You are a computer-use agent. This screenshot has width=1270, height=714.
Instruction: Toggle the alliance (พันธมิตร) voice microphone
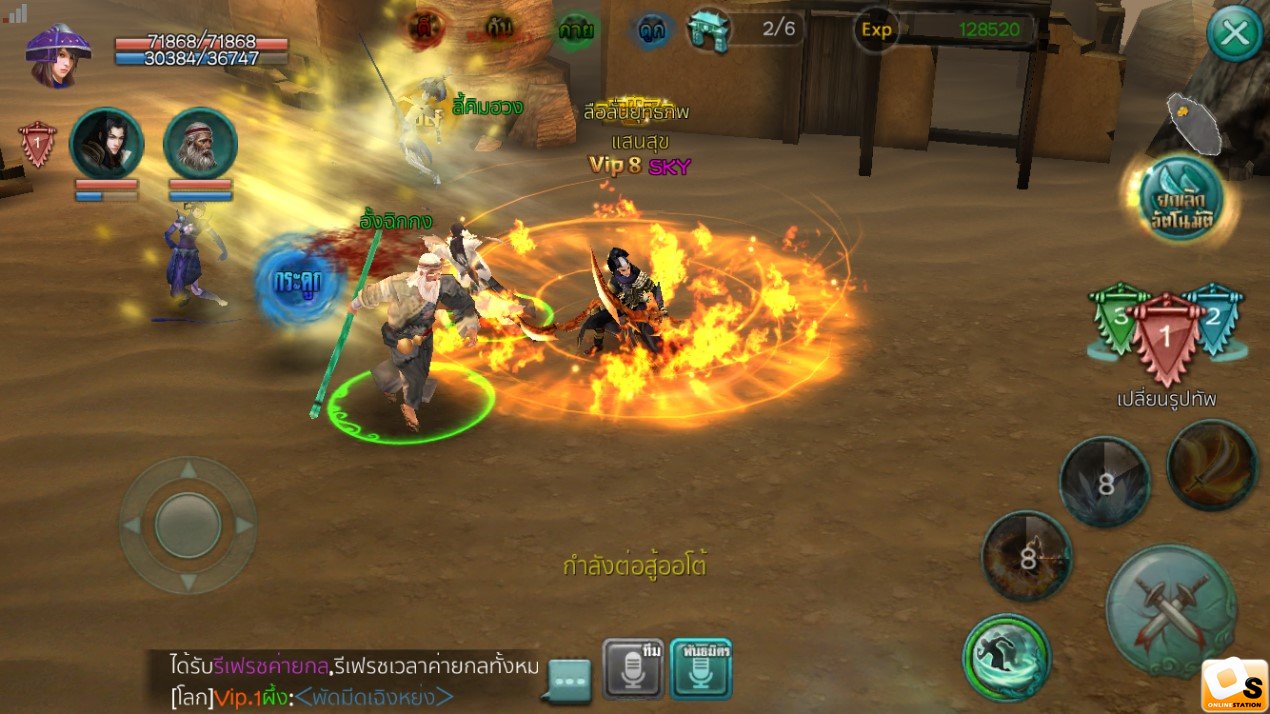(701, 668)
